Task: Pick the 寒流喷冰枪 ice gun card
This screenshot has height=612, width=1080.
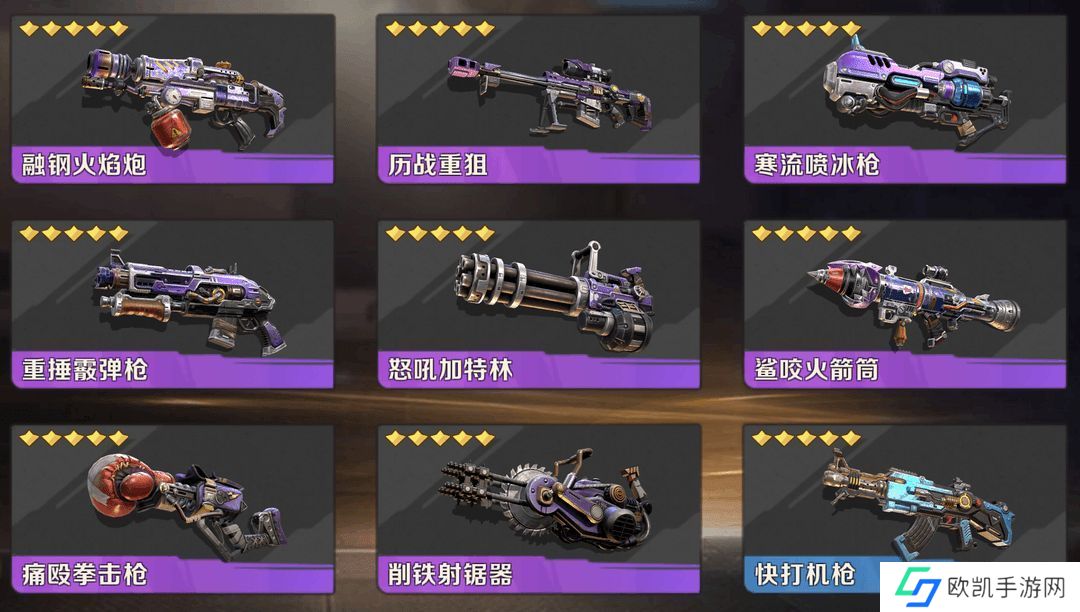Action: tap(905, 98)
